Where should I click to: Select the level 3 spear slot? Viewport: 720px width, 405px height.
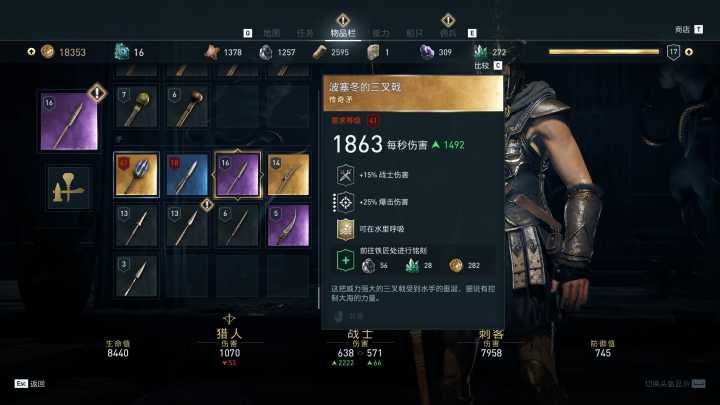(x=137, y=275)
